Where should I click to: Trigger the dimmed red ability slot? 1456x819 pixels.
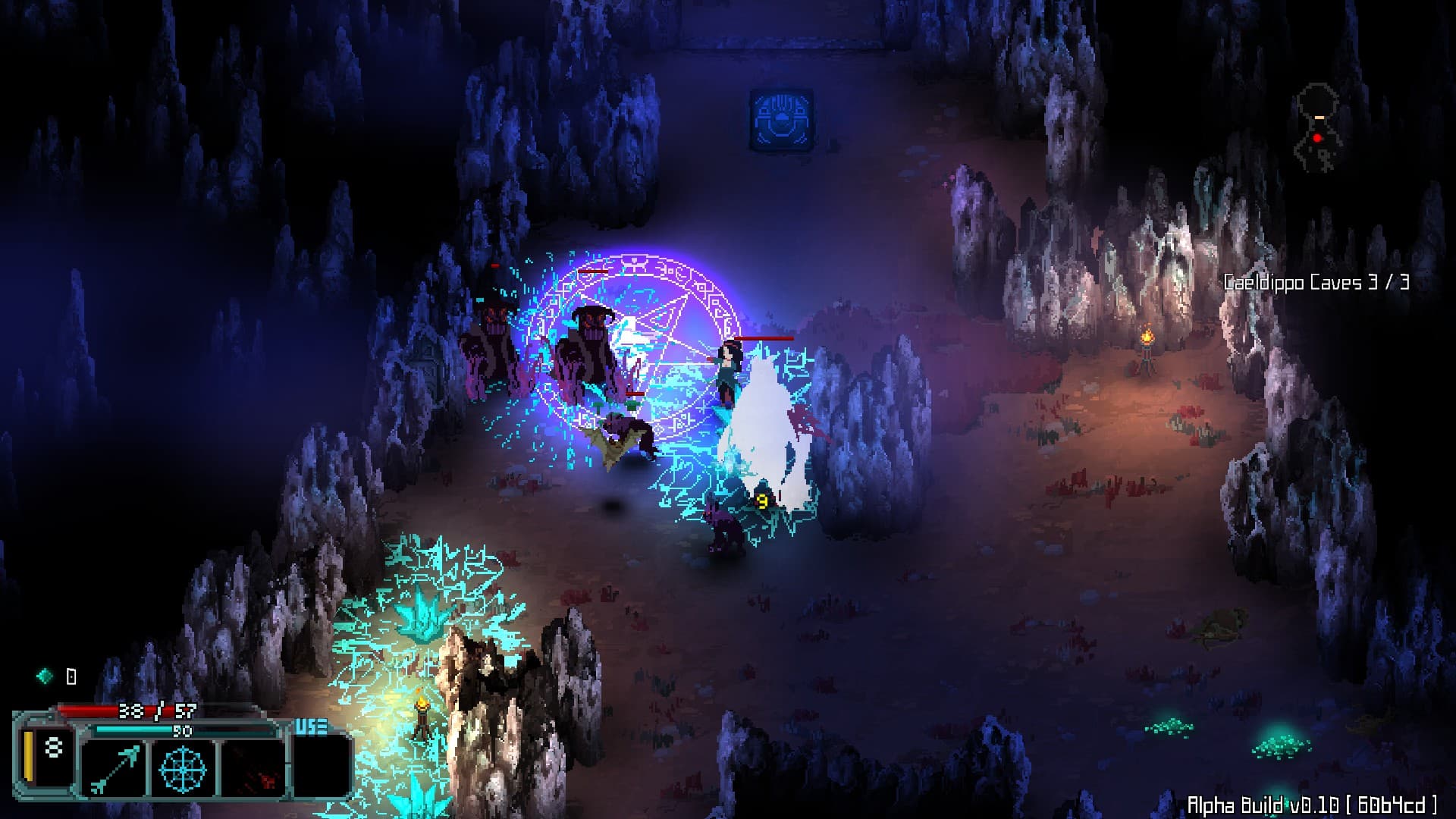click(x=252, y=767)
